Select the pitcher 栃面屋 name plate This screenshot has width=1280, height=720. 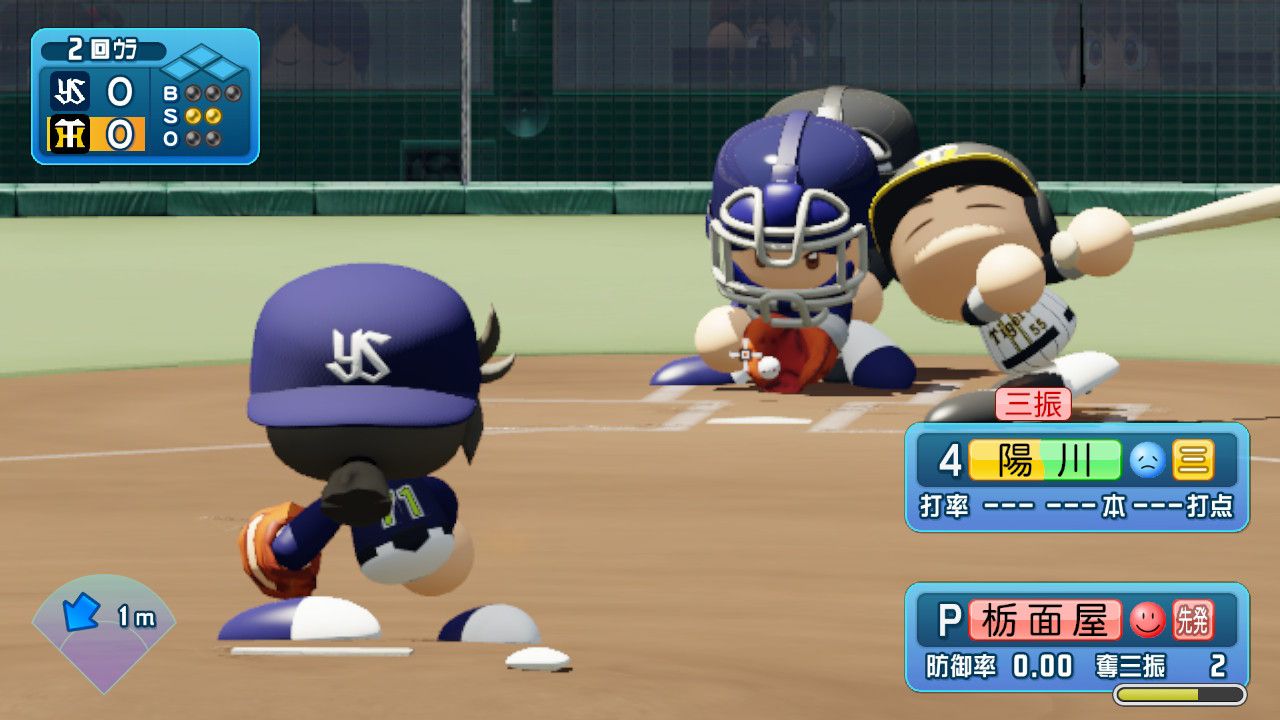point(1044,621)
